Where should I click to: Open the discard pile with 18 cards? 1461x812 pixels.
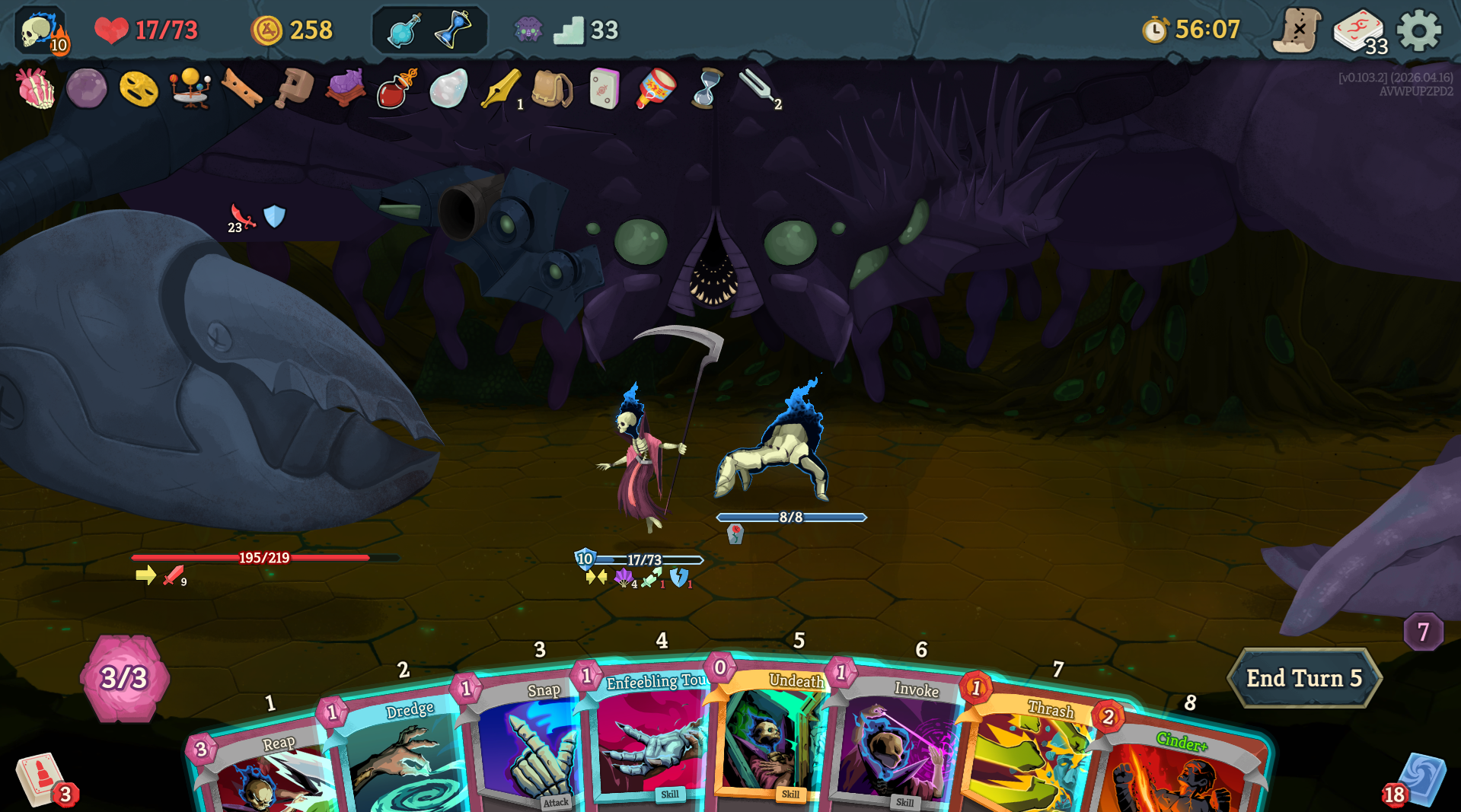1418,780
